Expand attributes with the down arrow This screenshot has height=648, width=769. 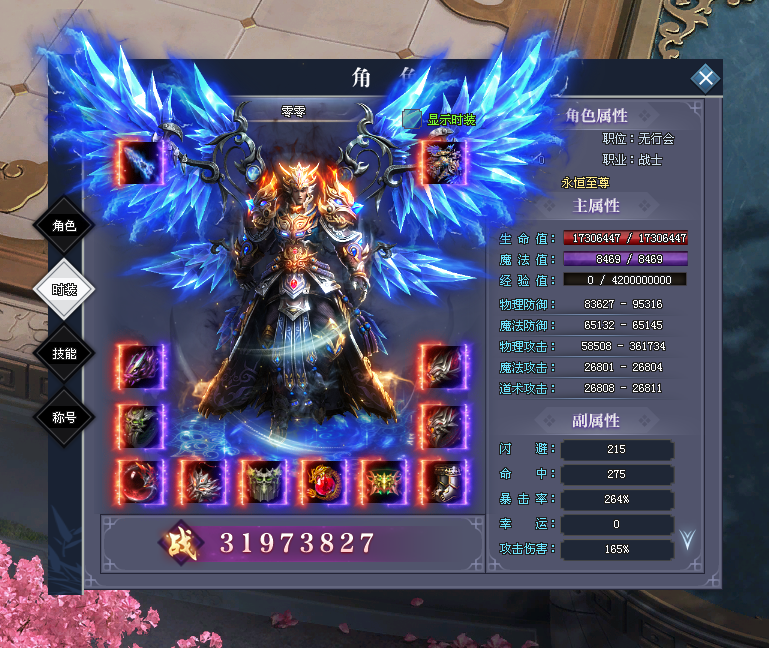[687, 540]
